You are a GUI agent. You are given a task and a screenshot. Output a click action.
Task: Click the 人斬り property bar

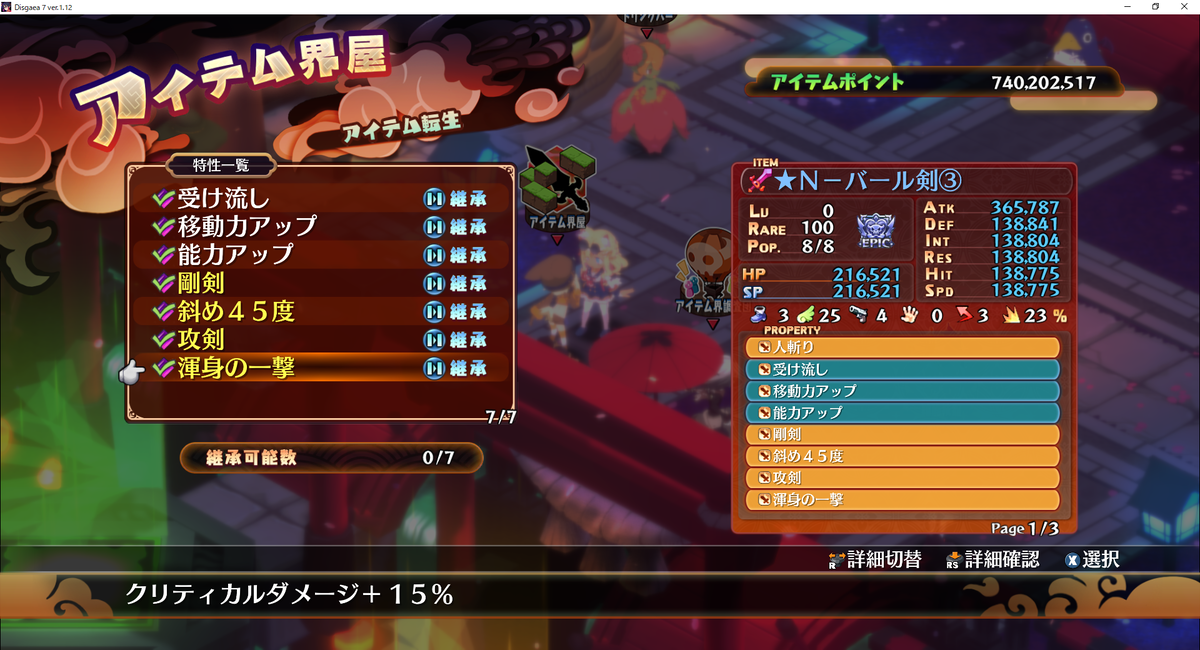pos(902,347)
